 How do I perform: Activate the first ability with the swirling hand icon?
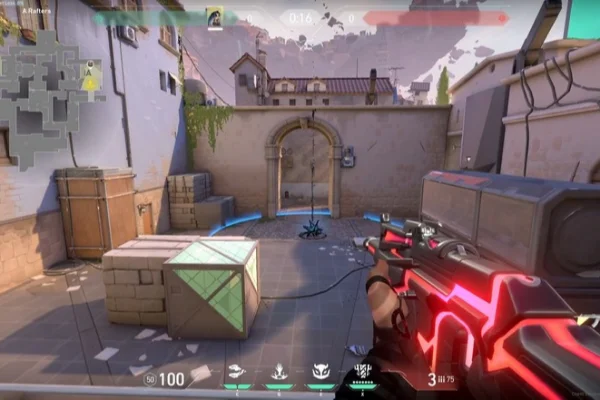point(236,371)
